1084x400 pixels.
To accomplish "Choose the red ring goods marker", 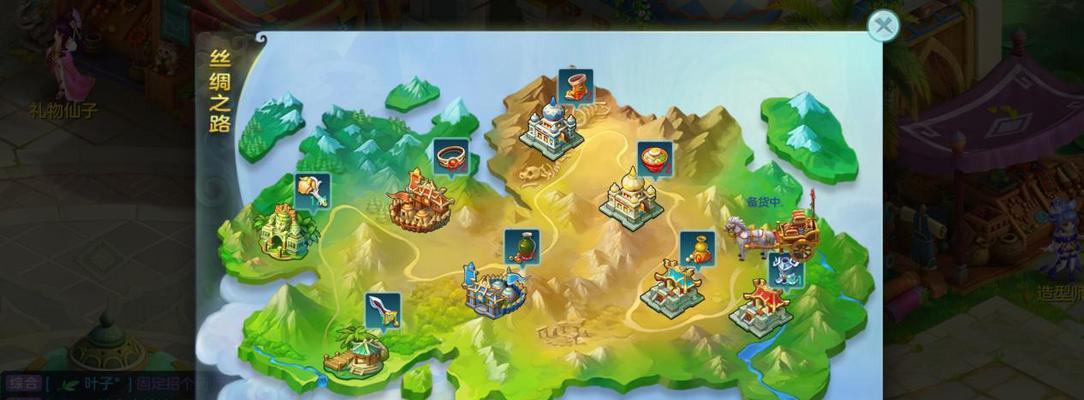I will [x=451, y=155].
